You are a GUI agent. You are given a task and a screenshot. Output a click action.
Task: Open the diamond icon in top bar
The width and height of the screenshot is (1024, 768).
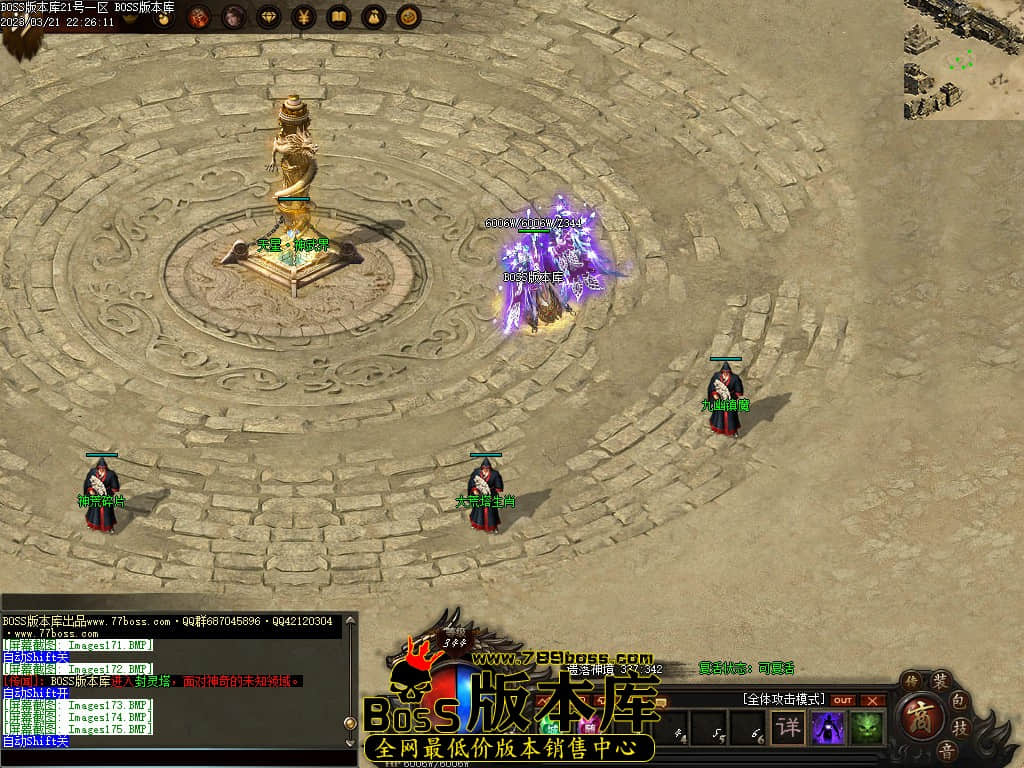[x=269, y=17]
